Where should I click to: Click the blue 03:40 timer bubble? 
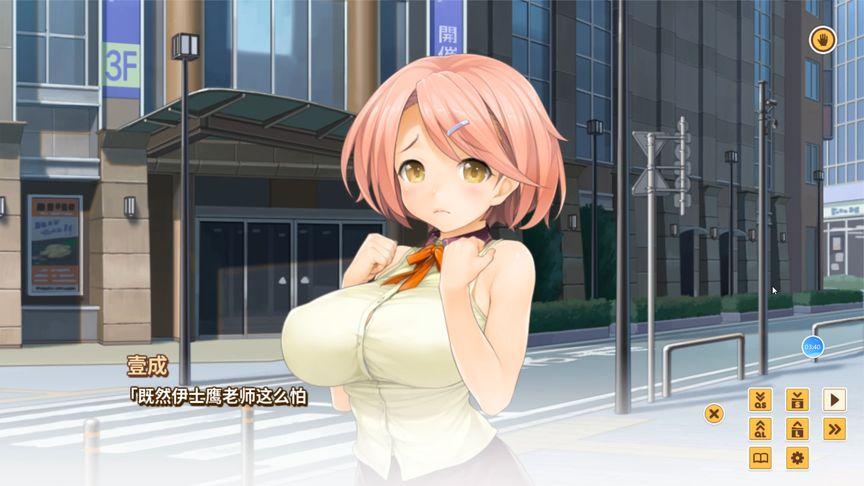coord(812,347)
